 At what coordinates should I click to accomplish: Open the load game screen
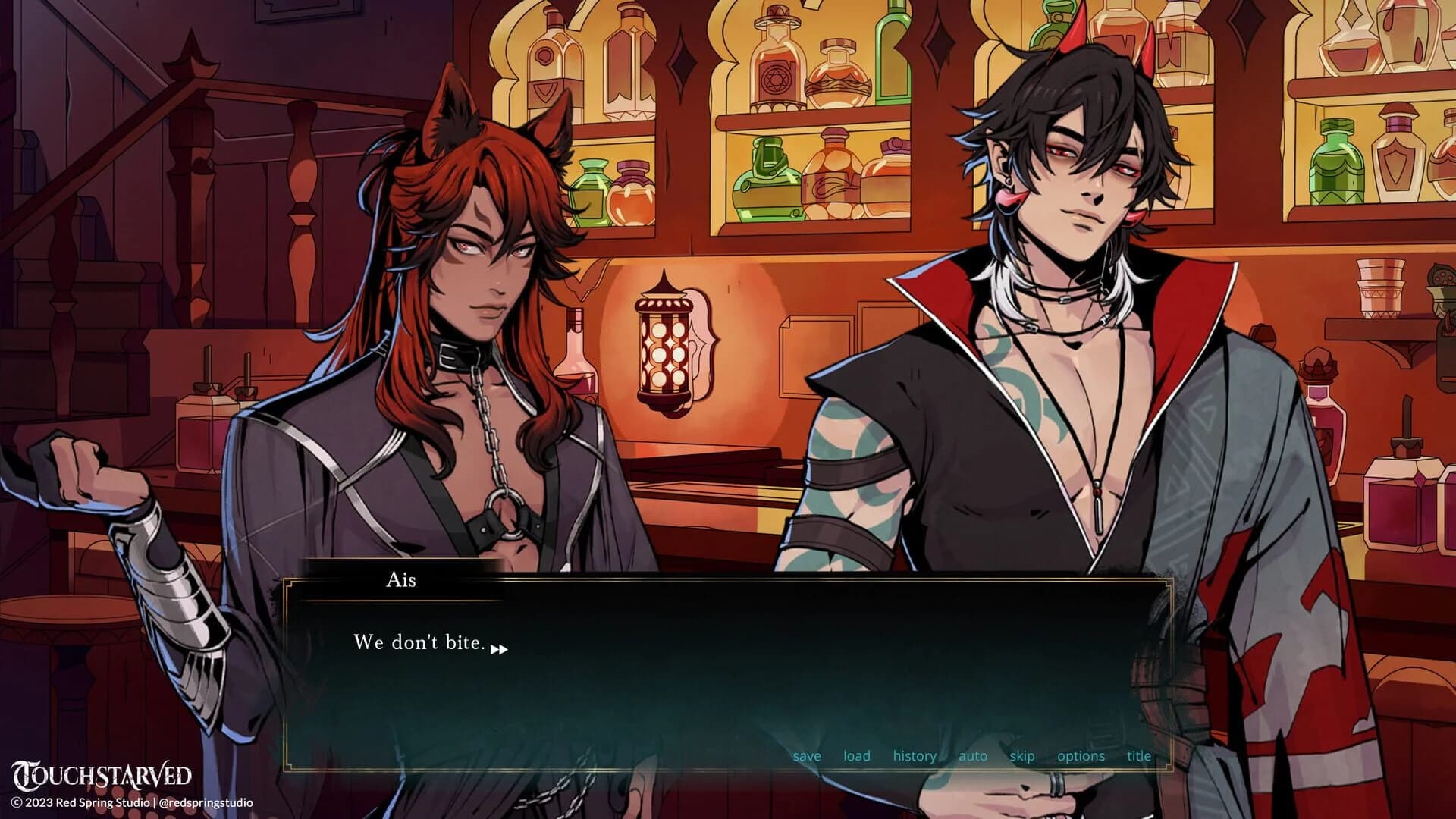[856, 755]
